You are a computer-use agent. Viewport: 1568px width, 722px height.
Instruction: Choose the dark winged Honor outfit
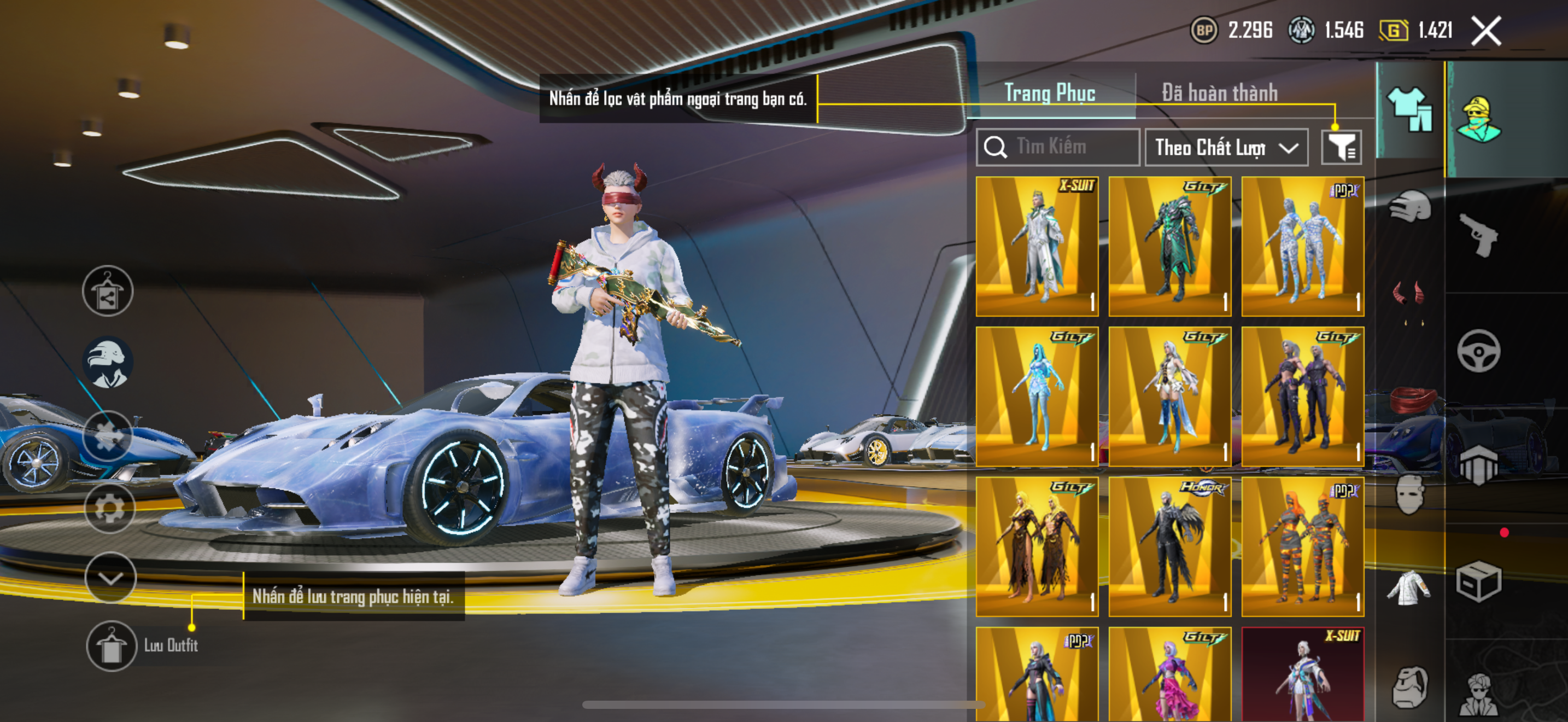point(1169,546)
